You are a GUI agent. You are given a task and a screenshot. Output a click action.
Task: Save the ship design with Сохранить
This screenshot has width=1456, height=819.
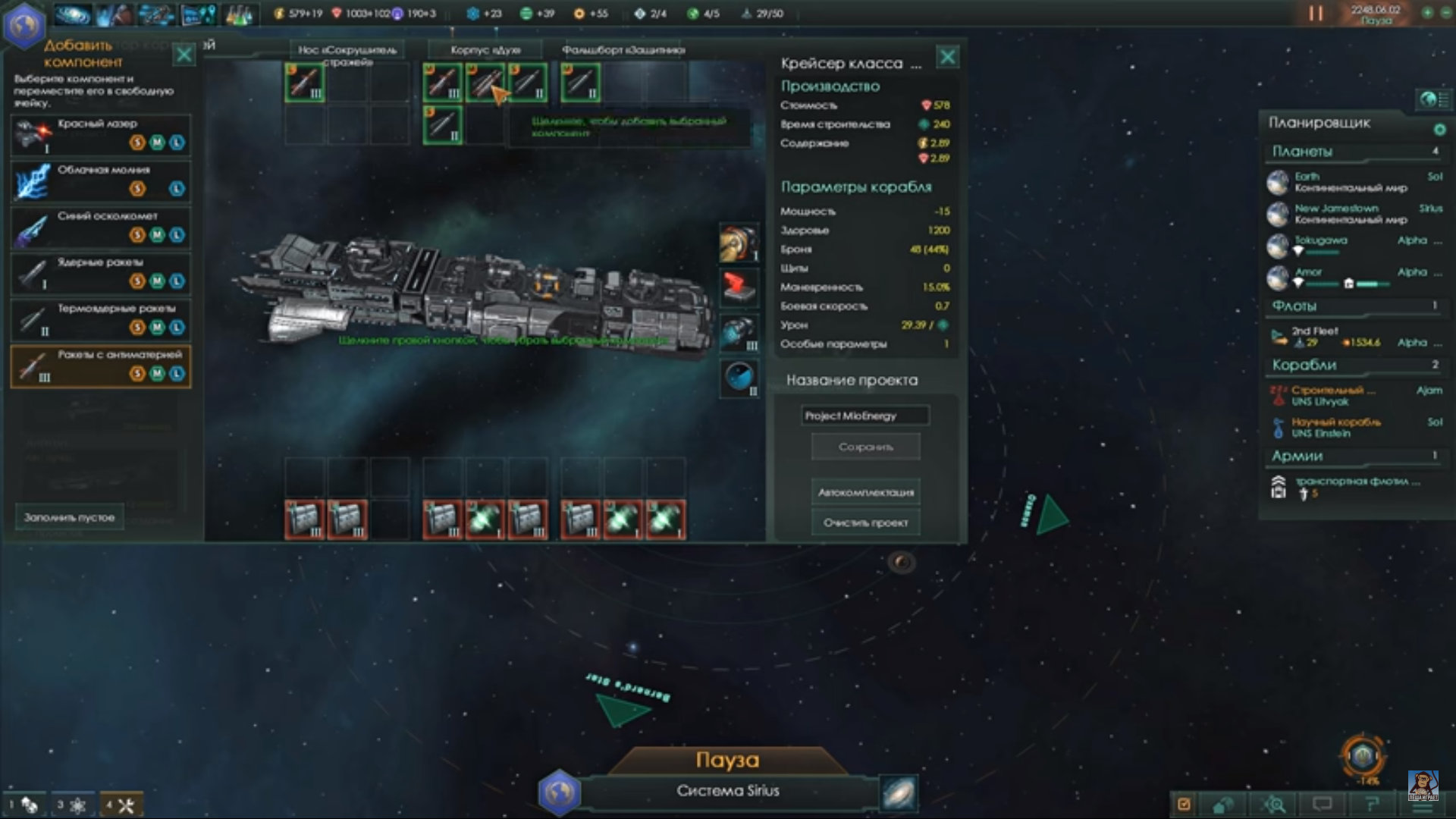865,447
